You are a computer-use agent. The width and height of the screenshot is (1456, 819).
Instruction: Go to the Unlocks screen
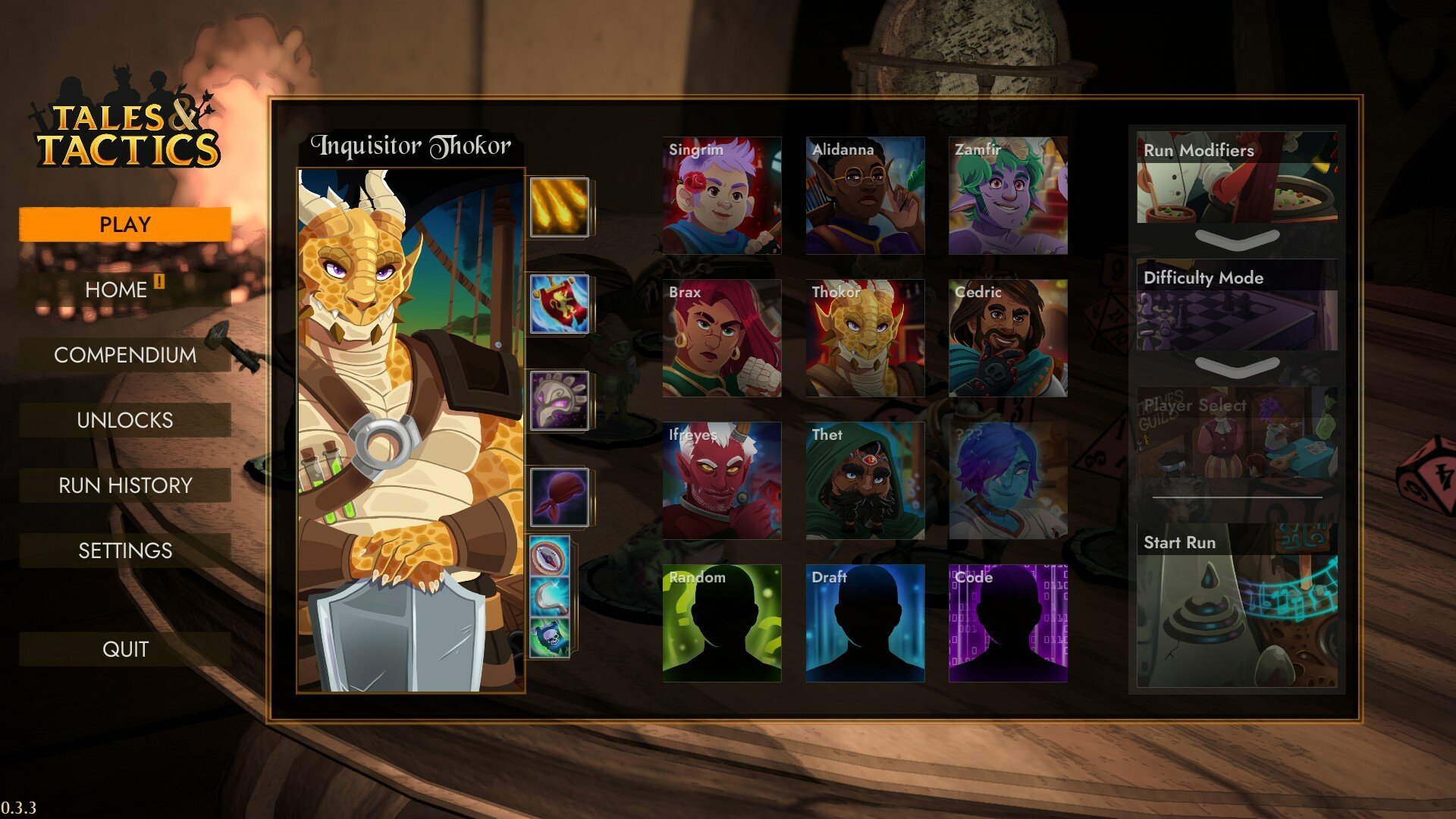click(124, 420)
